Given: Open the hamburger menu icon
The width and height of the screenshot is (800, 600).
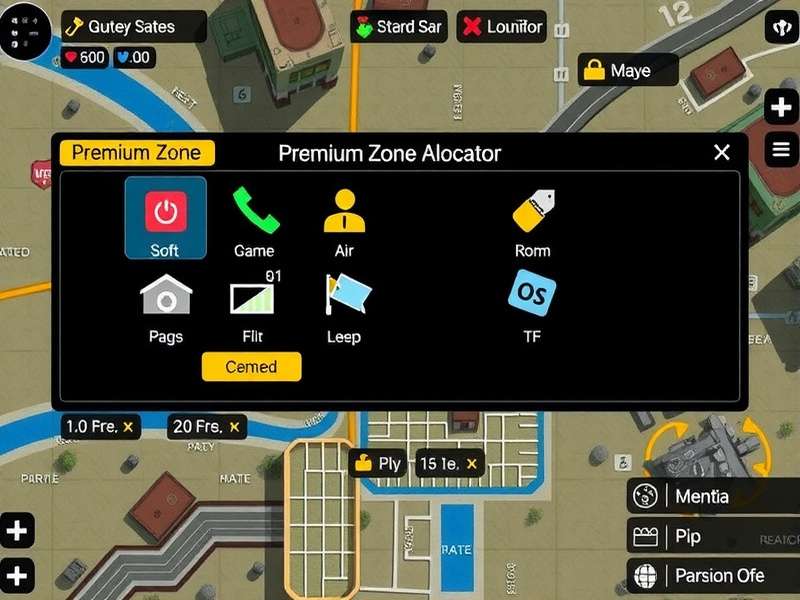Looking at the screenshot, I should tap(780, 150).
